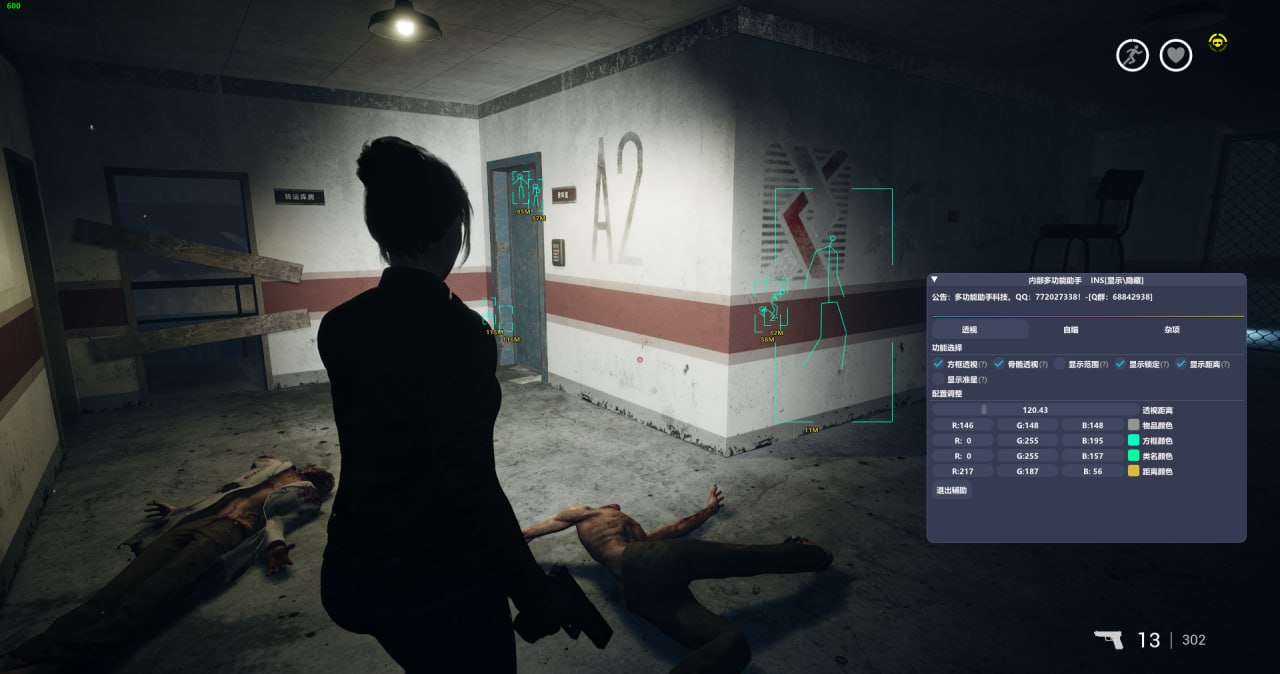Toggle the 方框透视 checkbox

tap(938, 364)
